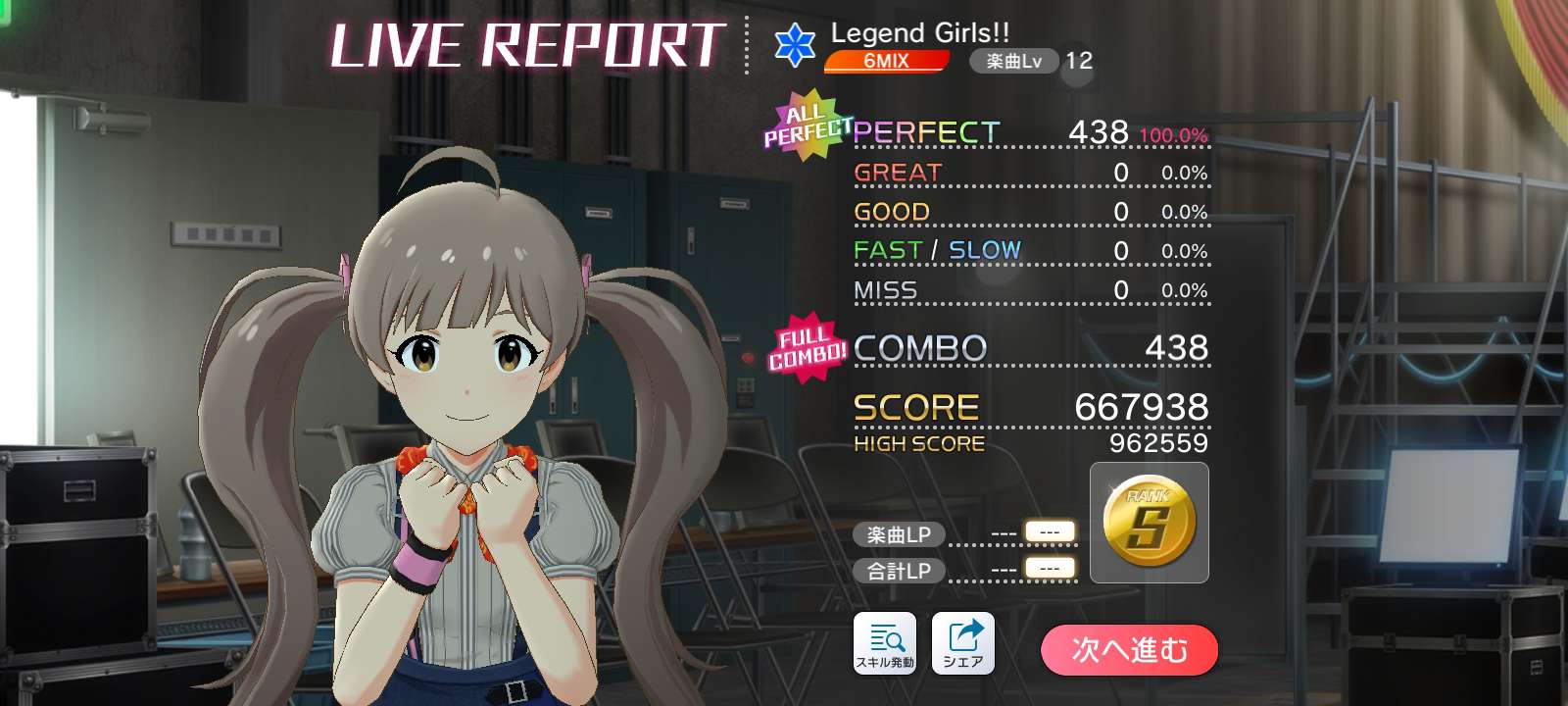The image size is (1568, 706).
Task: Open the 合計LP value field
Action: (x=1047, y=571)
